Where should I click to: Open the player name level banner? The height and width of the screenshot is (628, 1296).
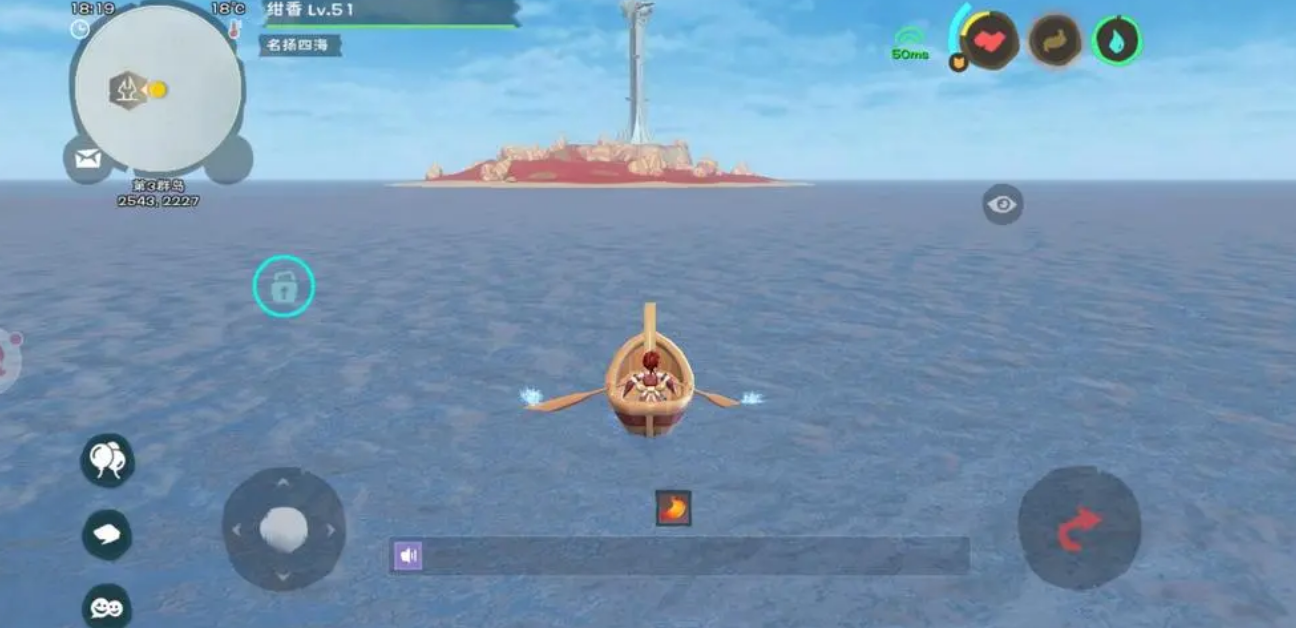tap(390, 12)
